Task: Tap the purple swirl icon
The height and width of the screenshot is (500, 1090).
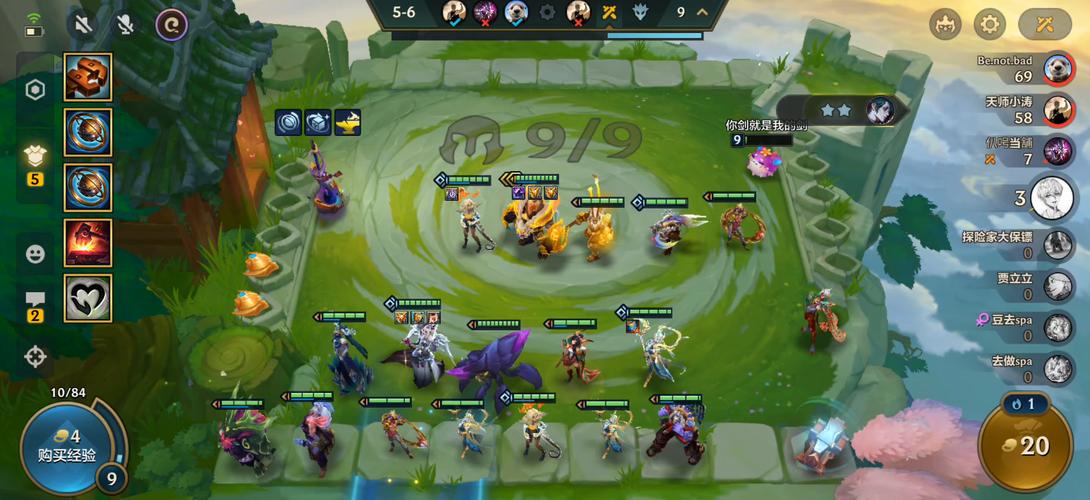Action: point(172,24)
